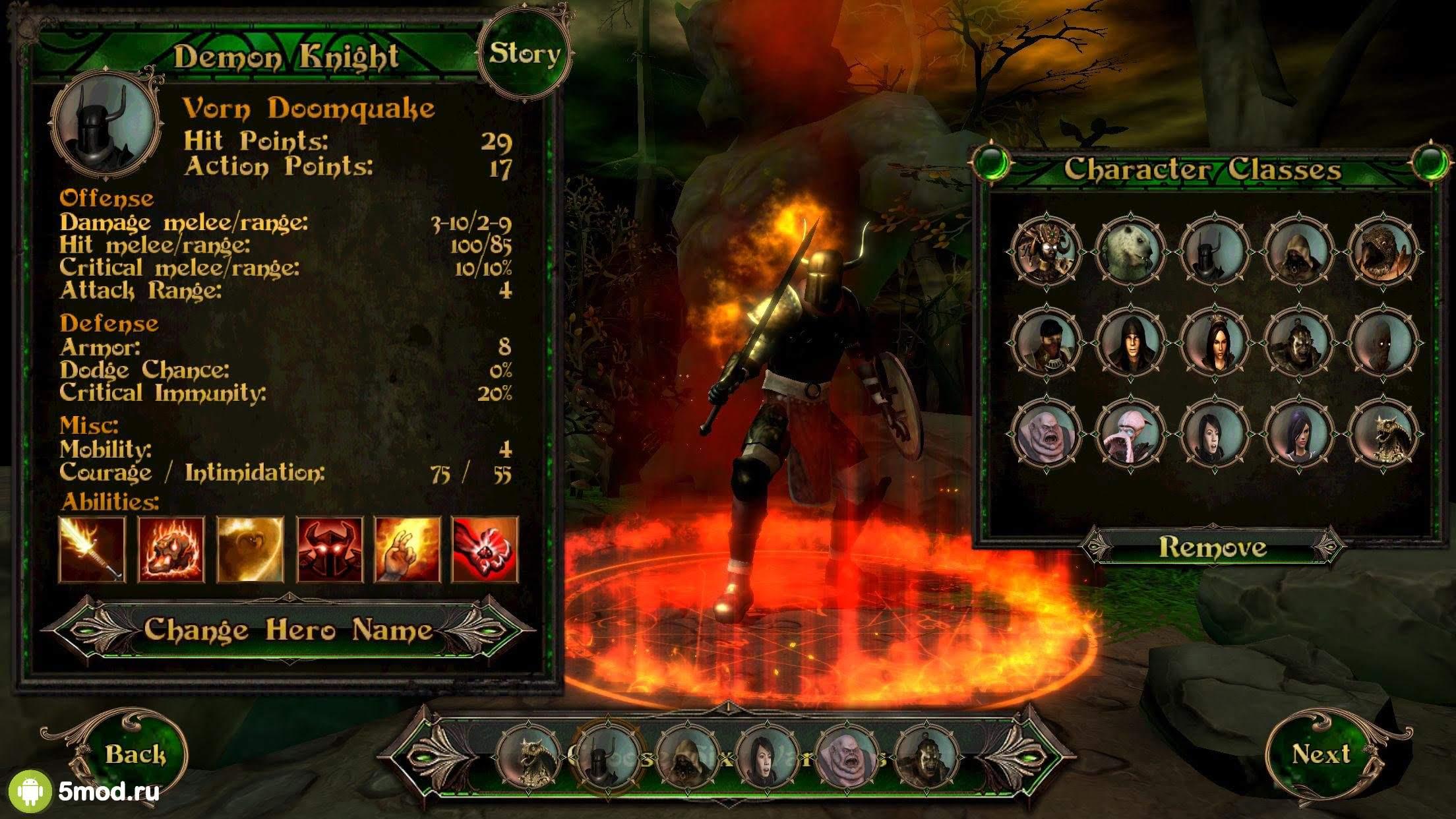The width and height of the screenshot is (1456, 819).
Task: Choose the polar bear class portrait
Action: tap(1130, 251)
